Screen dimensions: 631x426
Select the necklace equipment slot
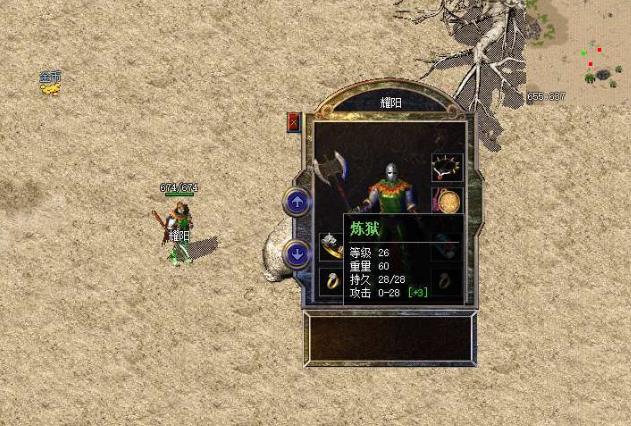click(x=446, y=167)
